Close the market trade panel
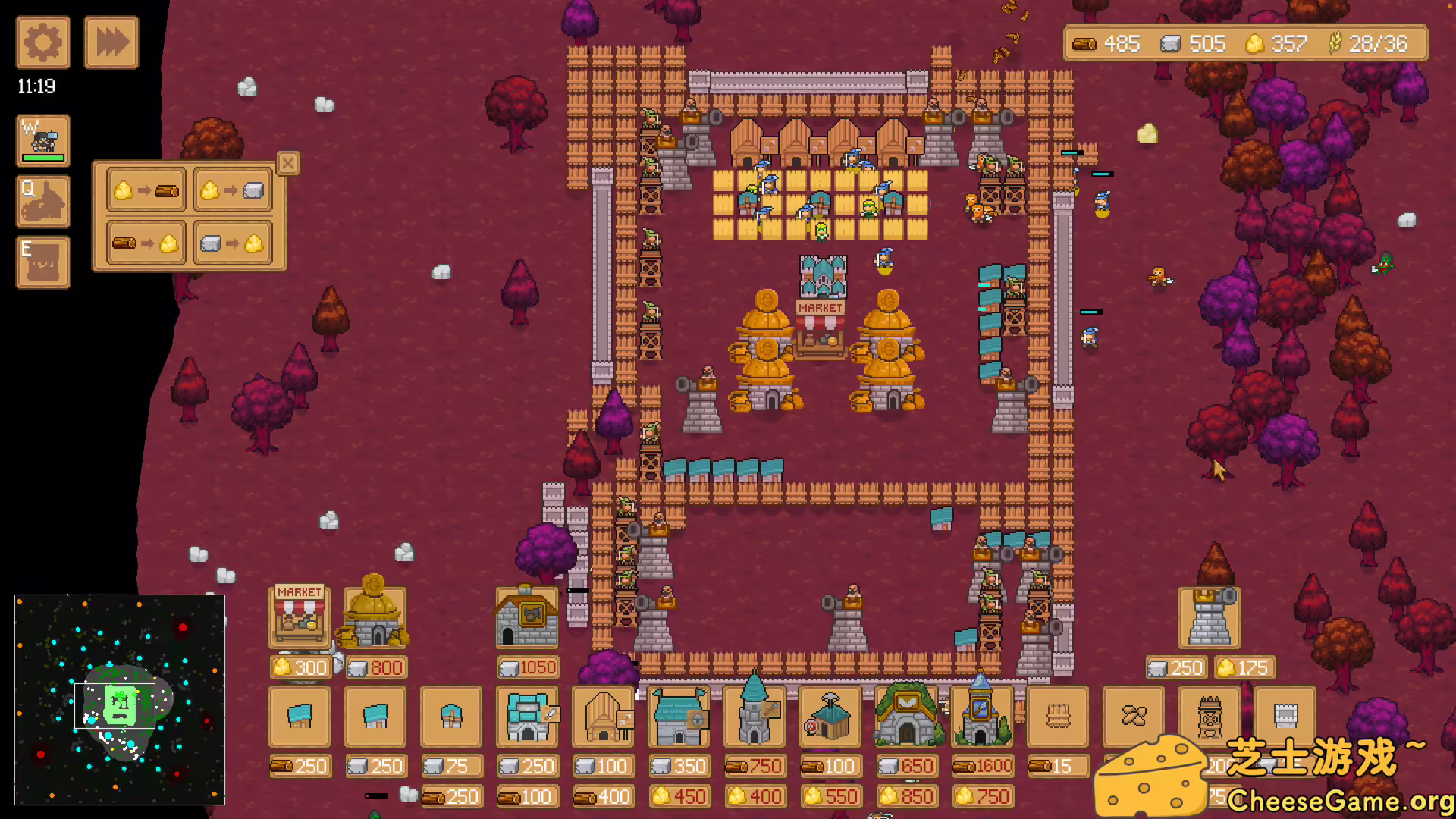The image size is (1456, 819). tap(287, 163)
